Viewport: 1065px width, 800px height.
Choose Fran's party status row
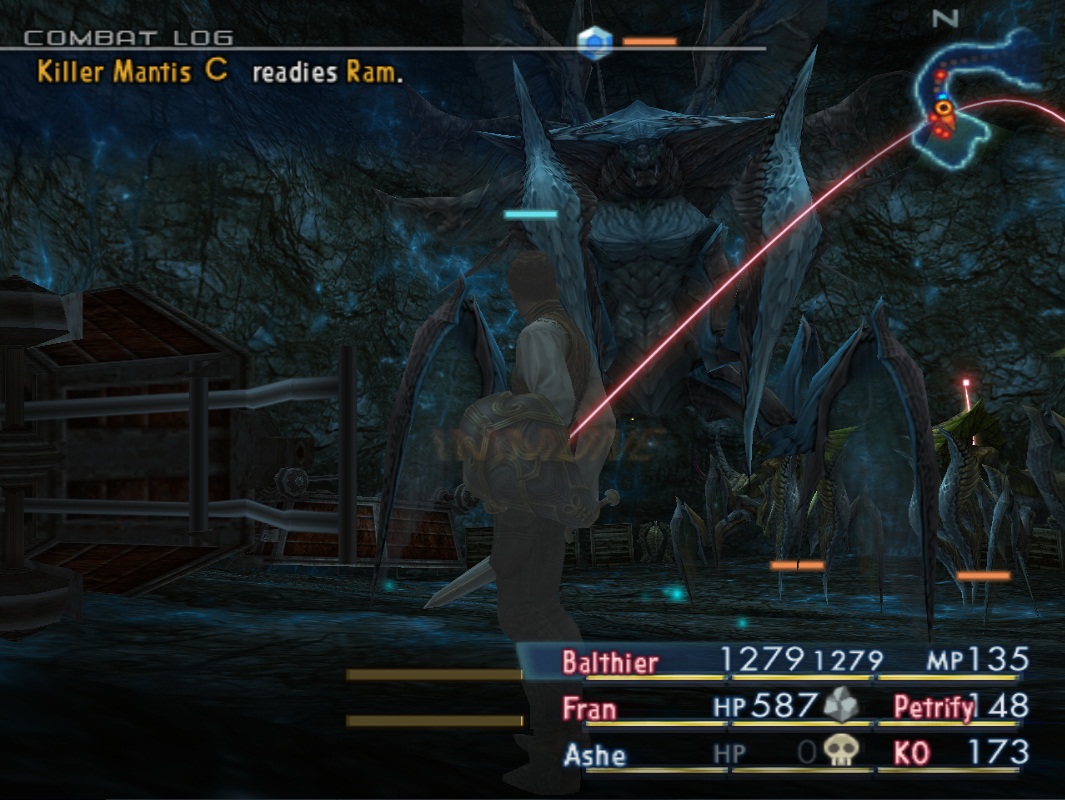pyautogui.click(x=590, y=709)
